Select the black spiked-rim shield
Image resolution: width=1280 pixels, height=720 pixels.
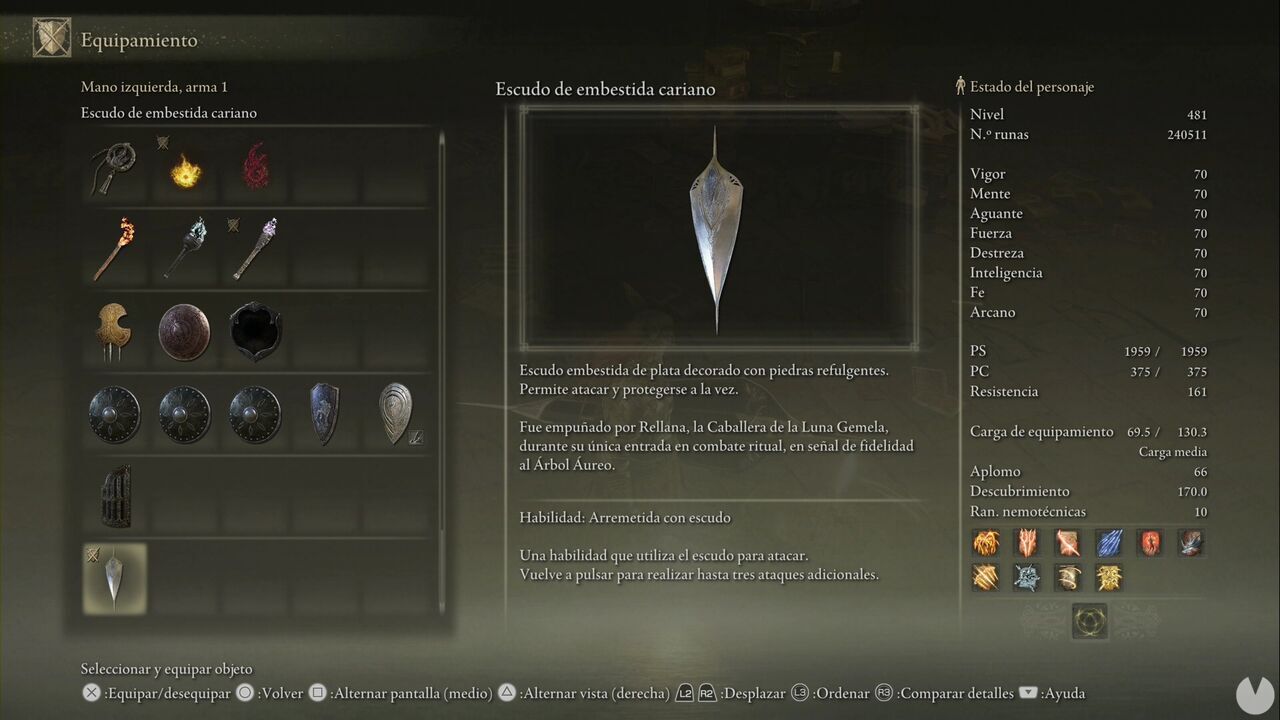click(255, 332)
